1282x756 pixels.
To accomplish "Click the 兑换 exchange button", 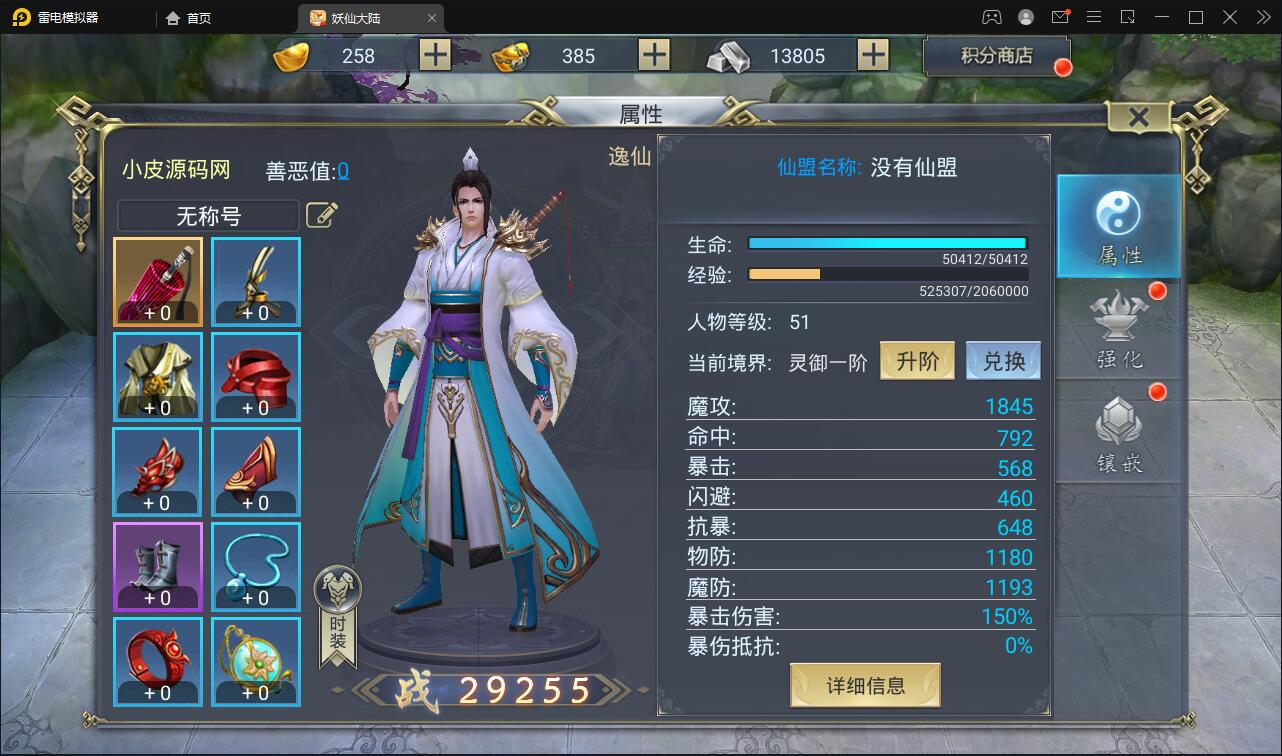I will [1003, 360].
